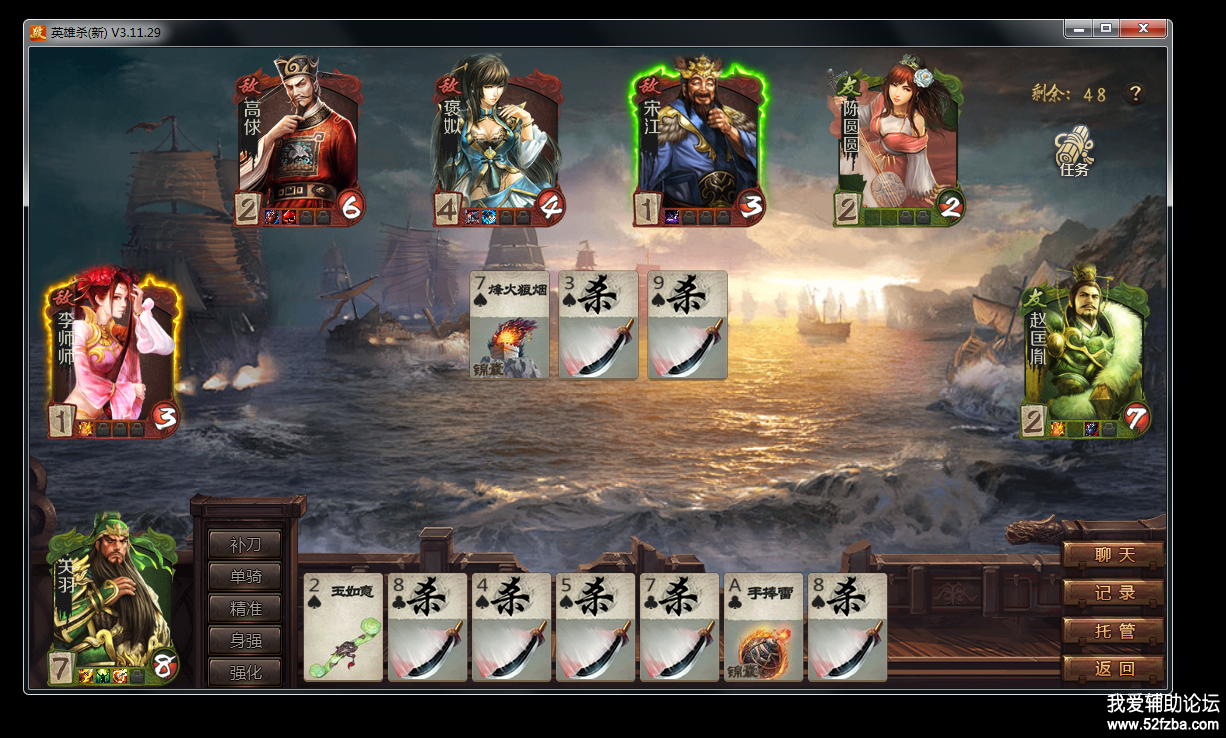The image size is (1226, 738).
Task: Open the 聊天 chat panel
Action: 1114,555
